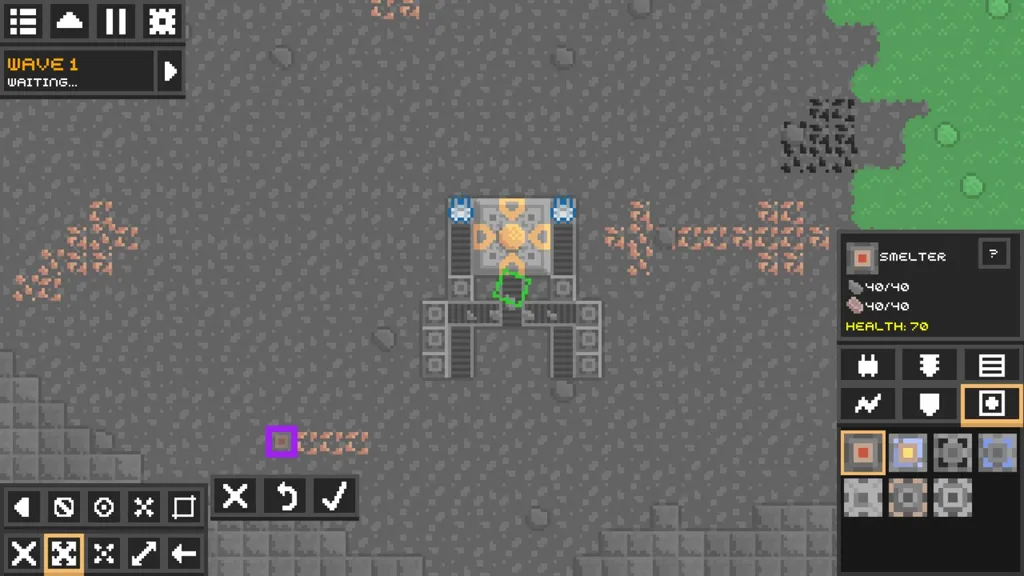Click the upward triangle button in top bar

(x=69, y=21)
